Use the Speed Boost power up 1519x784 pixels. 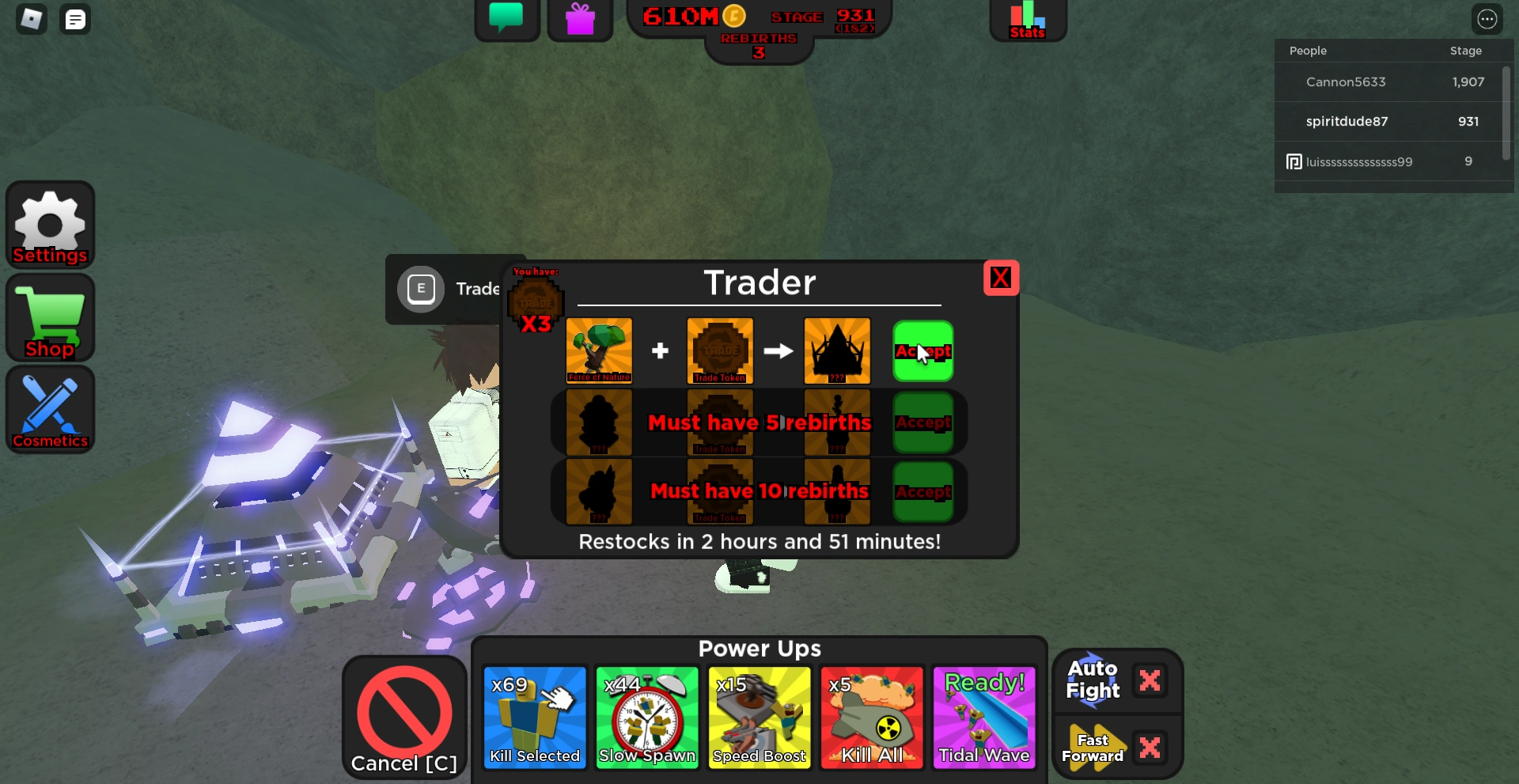tap(759, 716)
